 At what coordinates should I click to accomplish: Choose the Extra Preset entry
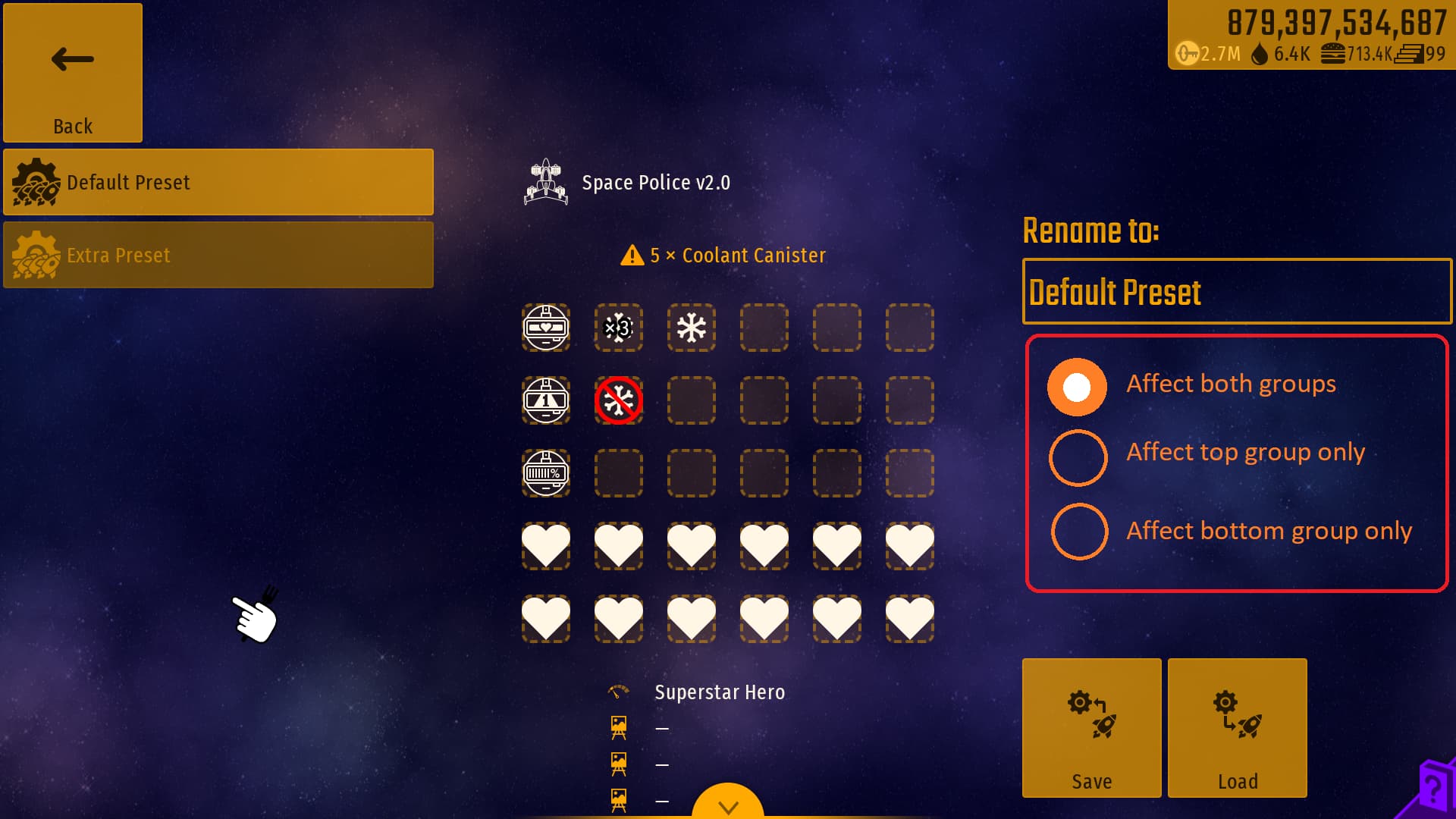(218, 255)
